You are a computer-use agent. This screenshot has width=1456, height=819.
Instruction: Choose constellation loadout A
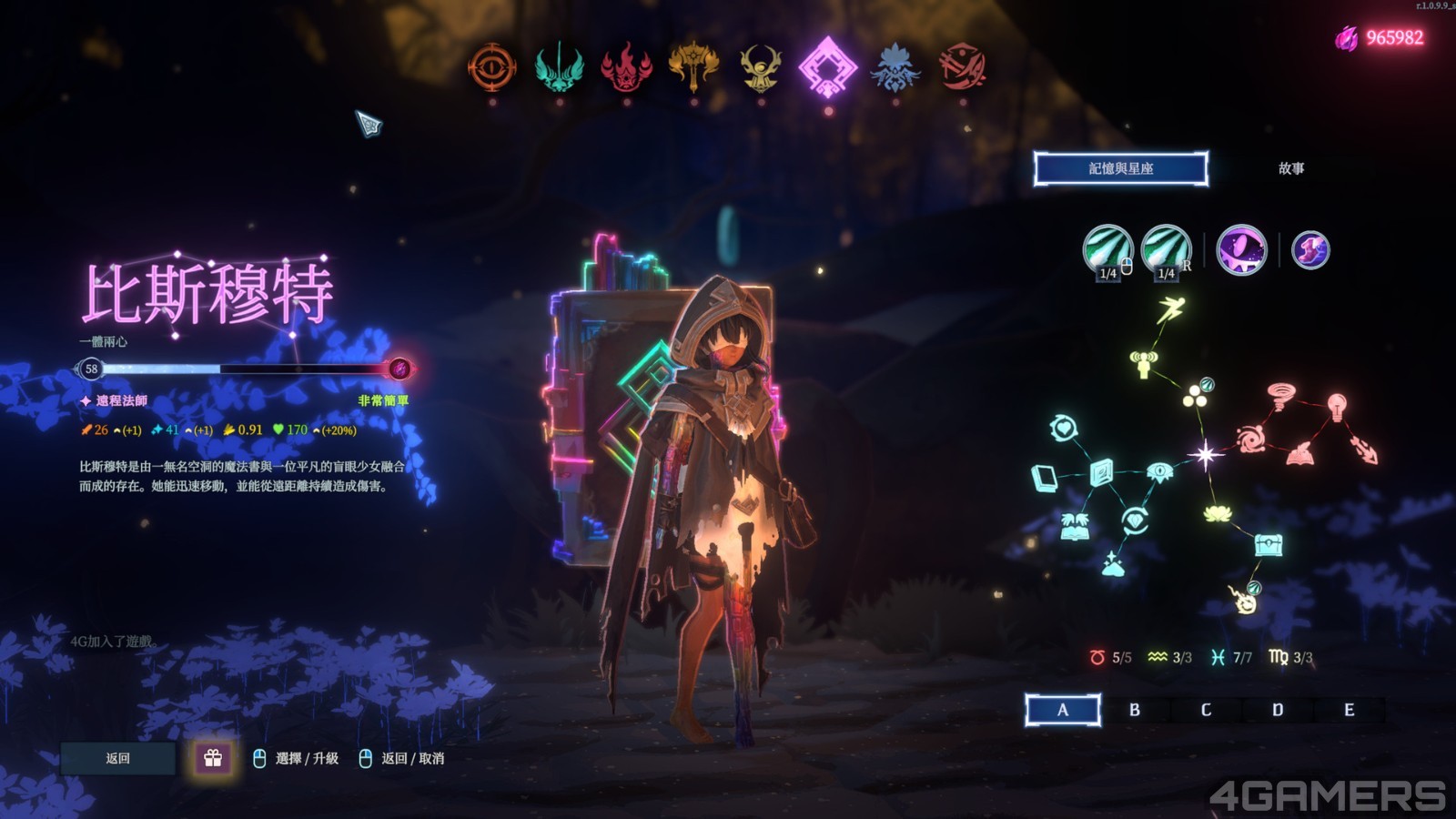[x=1063, y=710]
